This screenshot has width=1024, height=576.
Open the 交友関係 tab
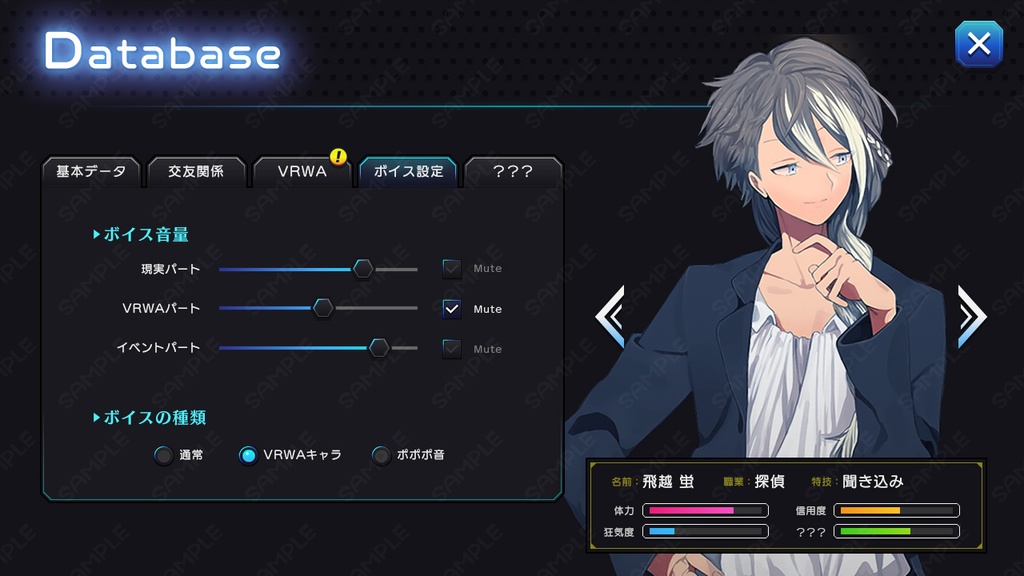(x=196, y=172)
